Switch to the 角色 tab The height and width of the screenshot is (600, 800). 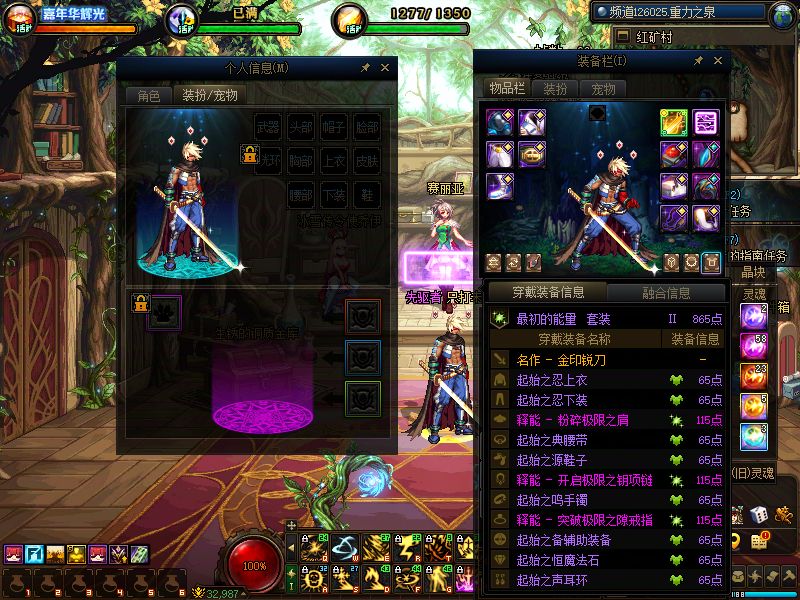pos(148,96)
